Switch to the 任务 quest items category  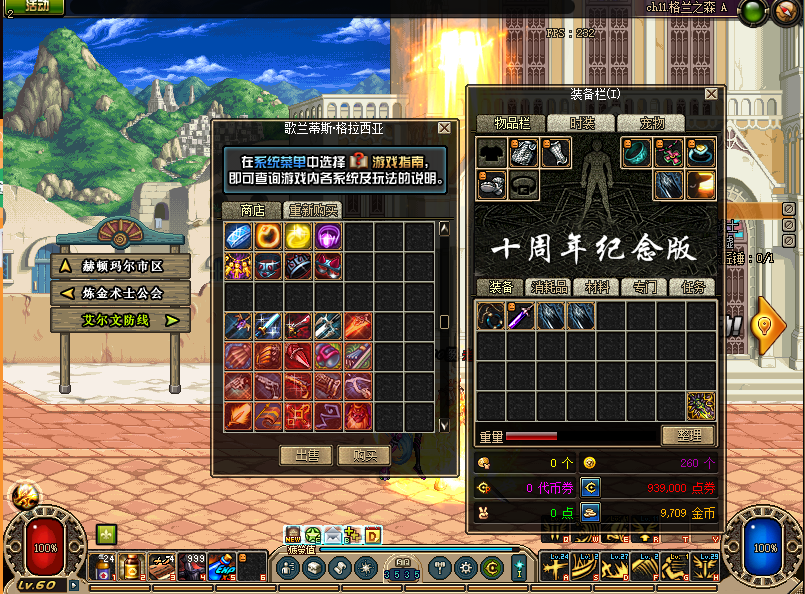coord(693,287)
